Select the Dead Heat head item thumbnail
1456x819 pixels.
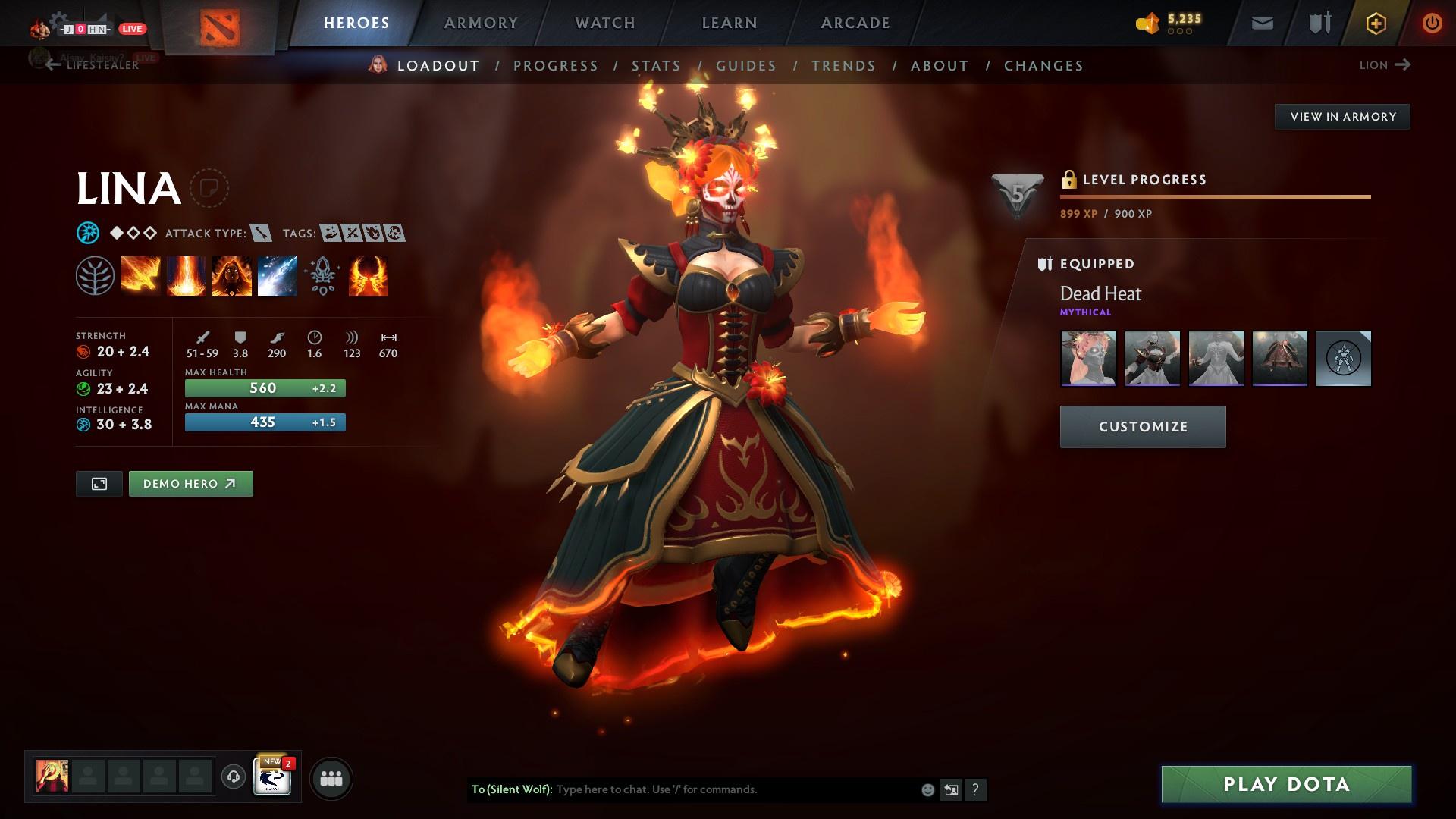coord(1088,359)
